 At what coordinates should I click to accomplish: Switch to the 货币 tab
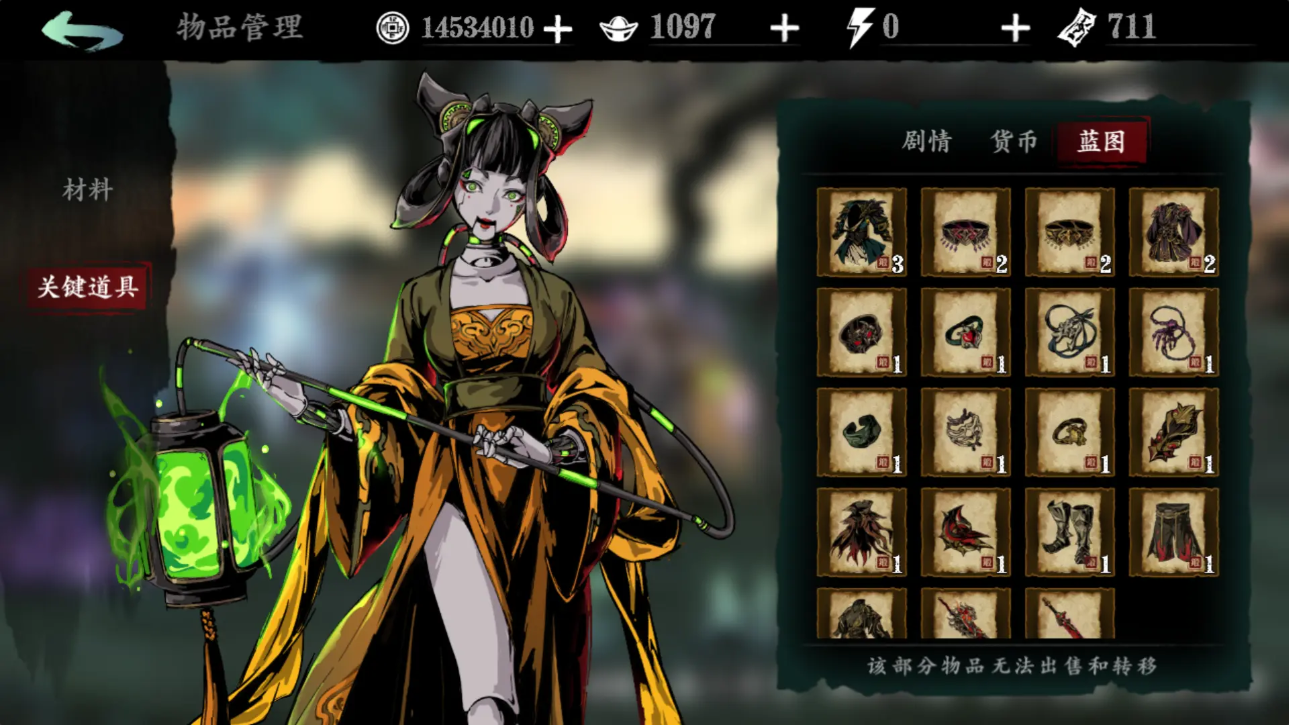[x=1014, y=142]
